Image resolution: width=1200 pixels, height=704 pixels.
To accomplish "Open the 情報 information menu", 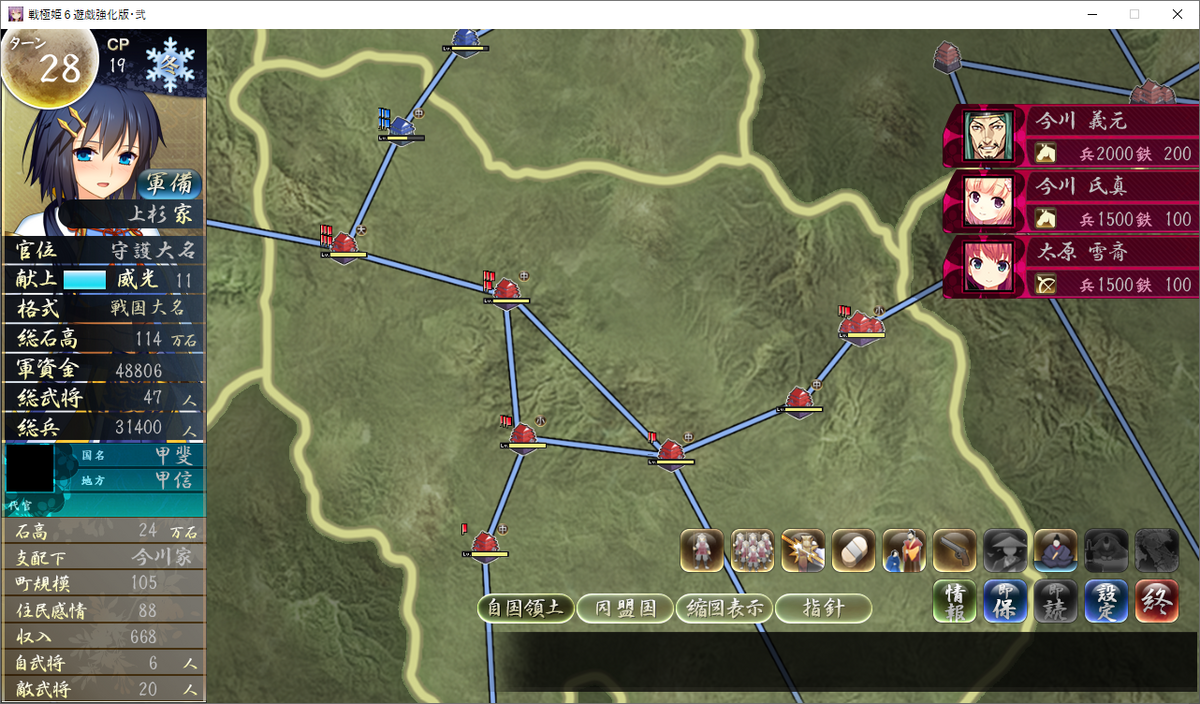I will pyautogui.click(x=955, y=602).
